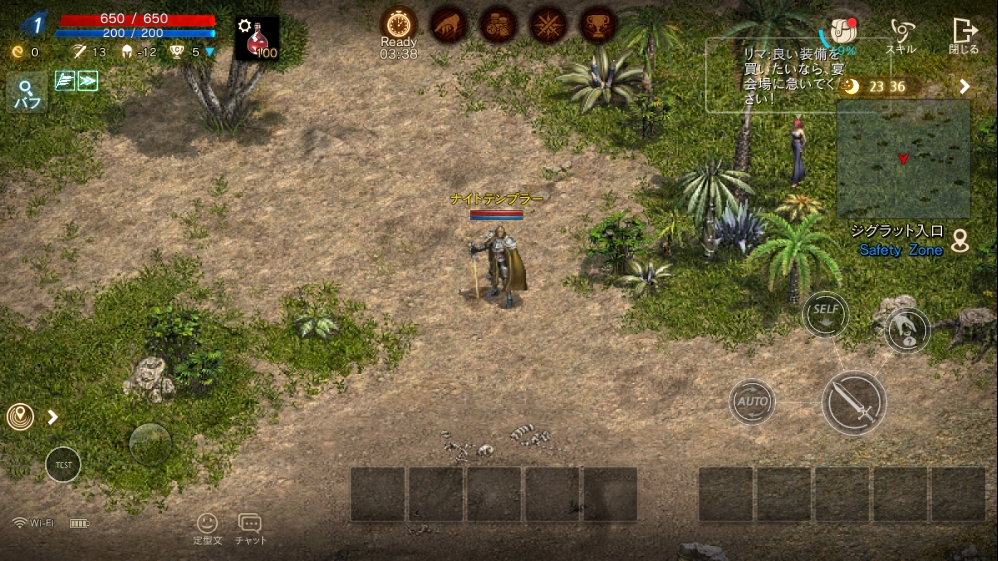
Task: Toggle the AUTO combat button
Action: click(752, 402)
